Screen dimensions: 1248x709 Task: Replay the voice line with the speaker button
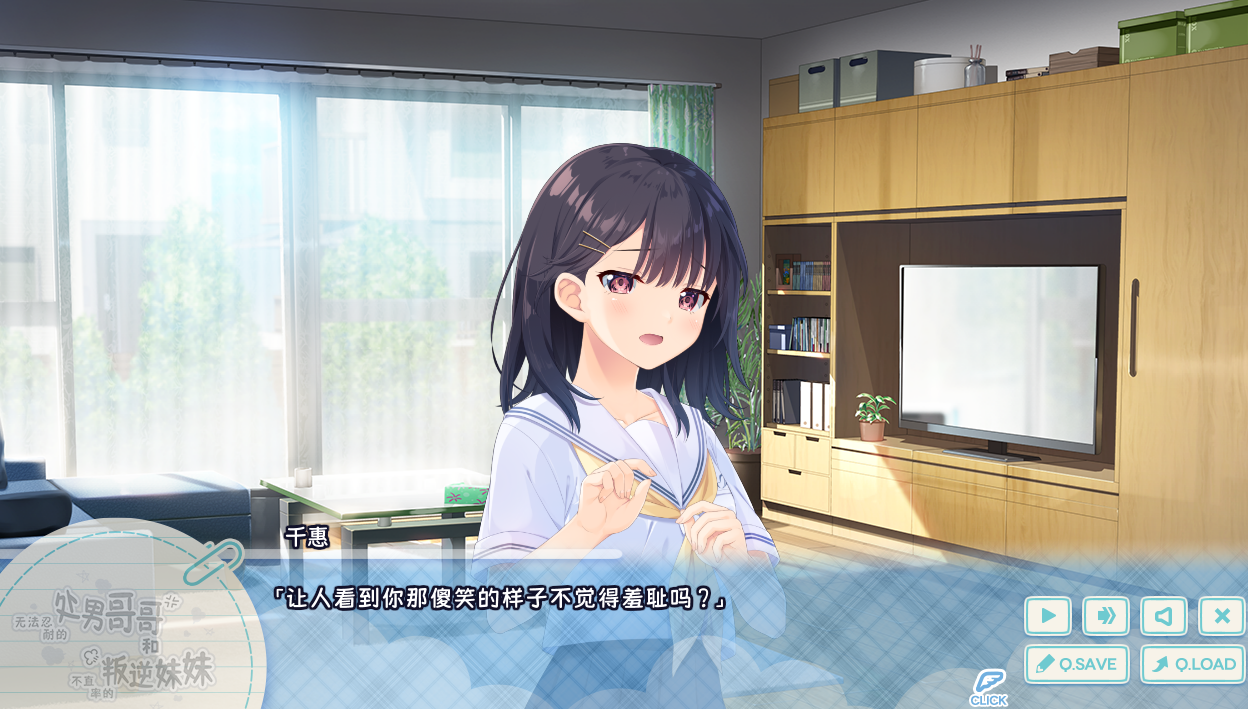pyautogui.click(x=1163, y=616)
